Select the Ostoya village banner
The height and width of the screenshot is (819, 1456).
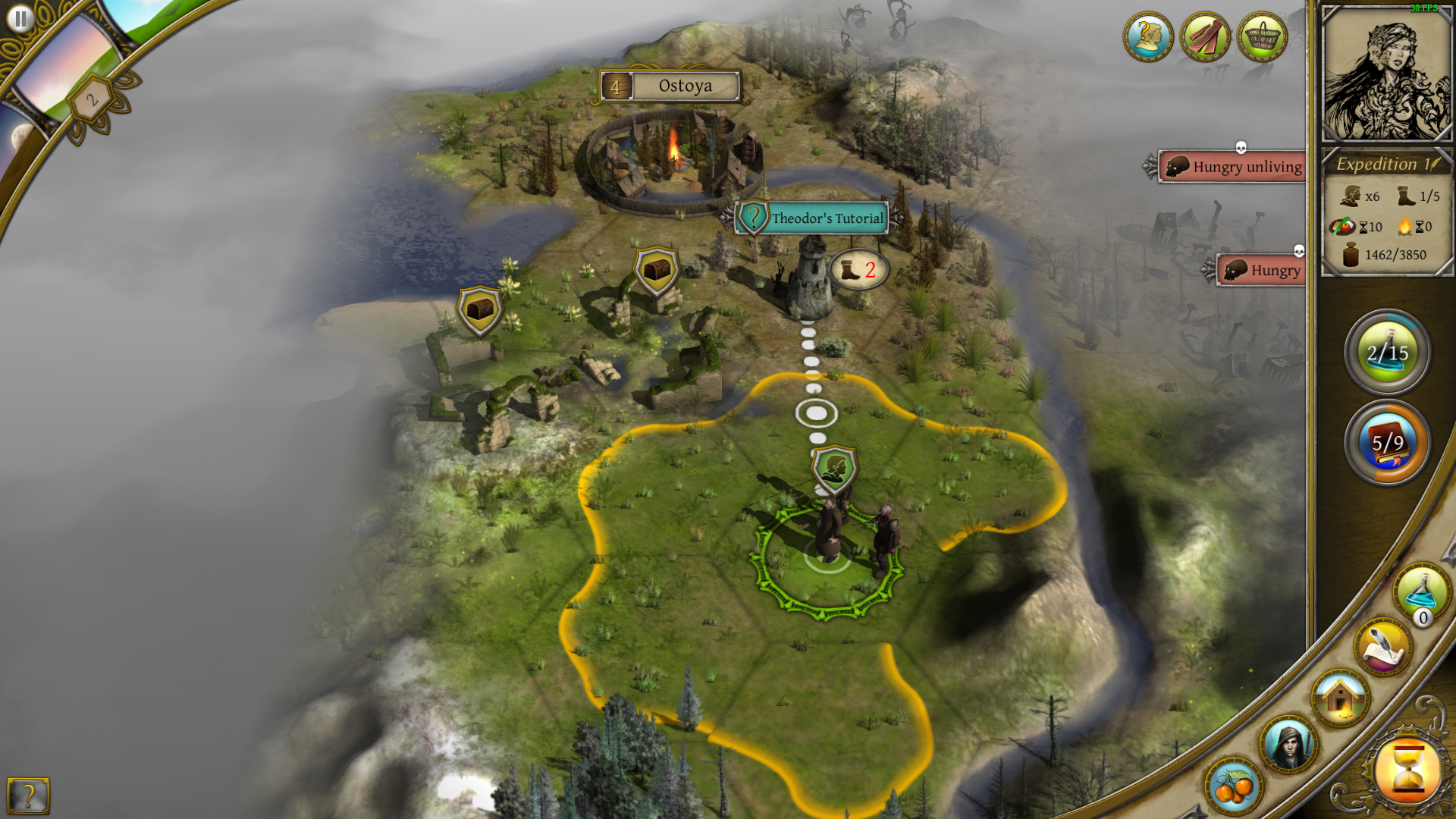(x=671, y=86)
